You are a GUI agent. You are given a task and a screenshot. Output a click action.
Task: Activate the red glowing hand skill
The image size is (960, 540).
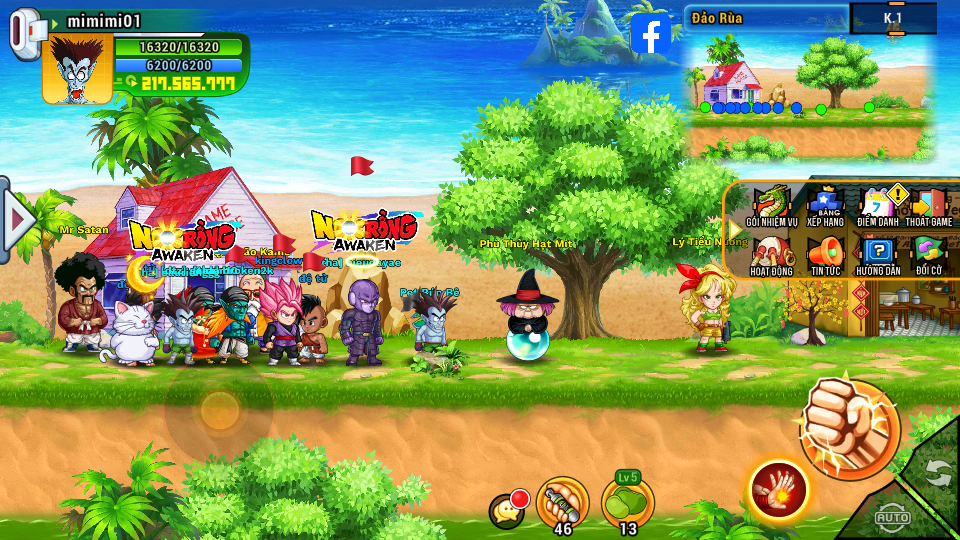(778, 490)
